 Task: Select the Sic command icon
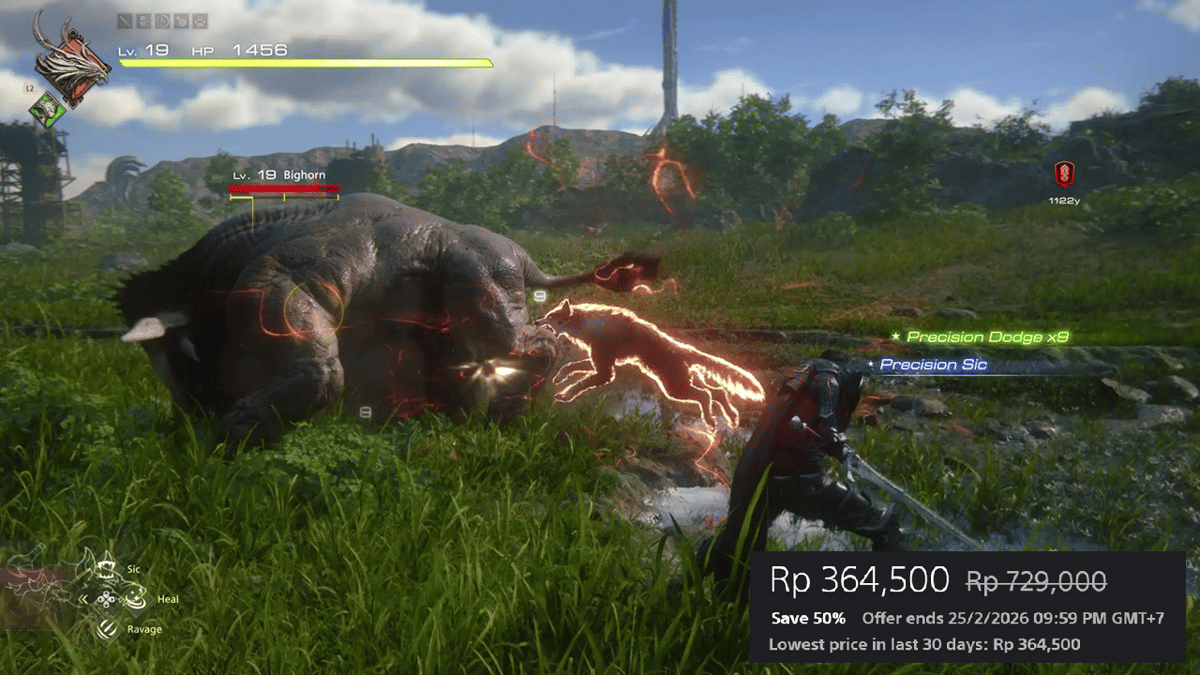tap(106, 571)
